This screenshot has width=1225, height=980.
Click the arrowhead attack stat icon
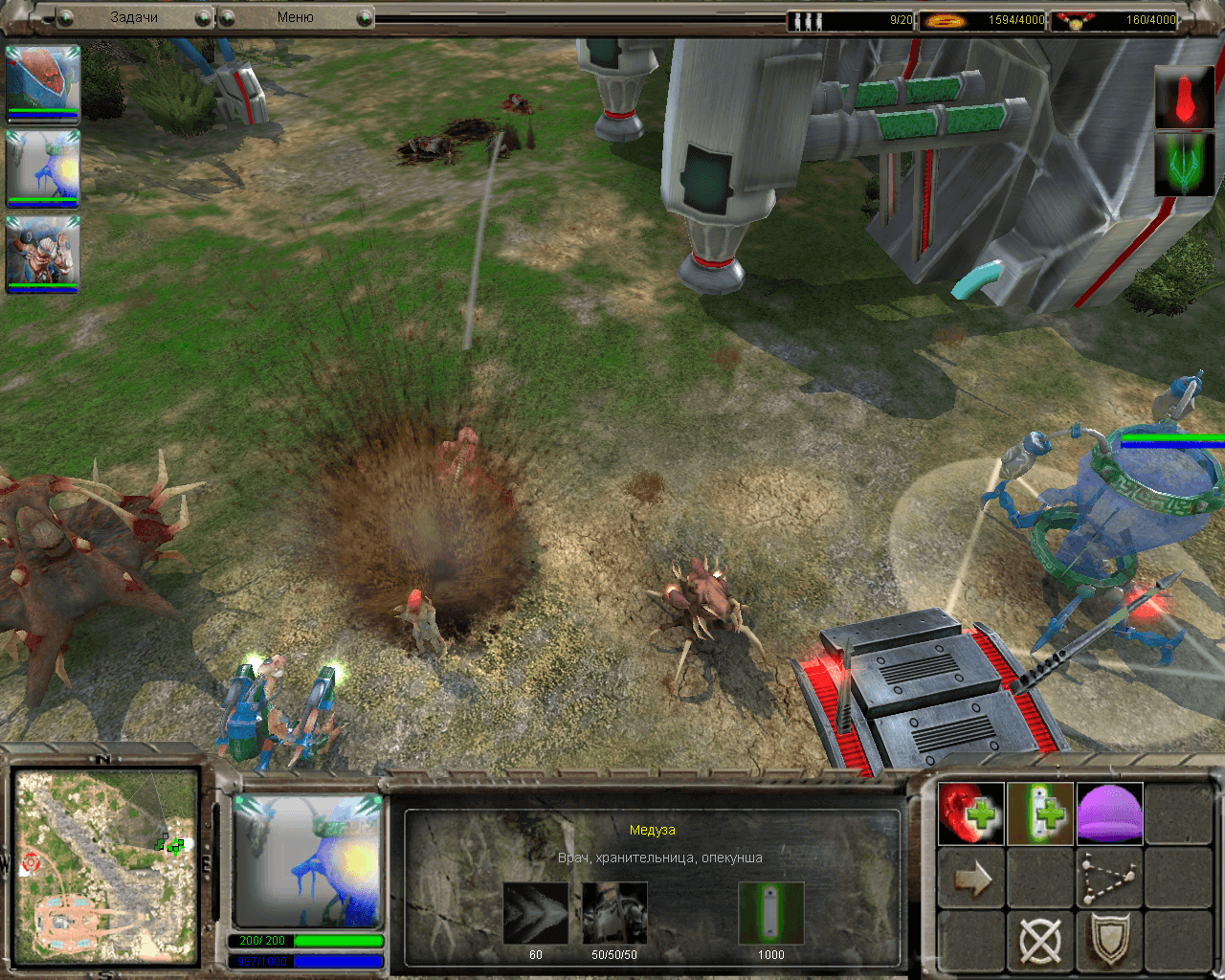(535, 913)
